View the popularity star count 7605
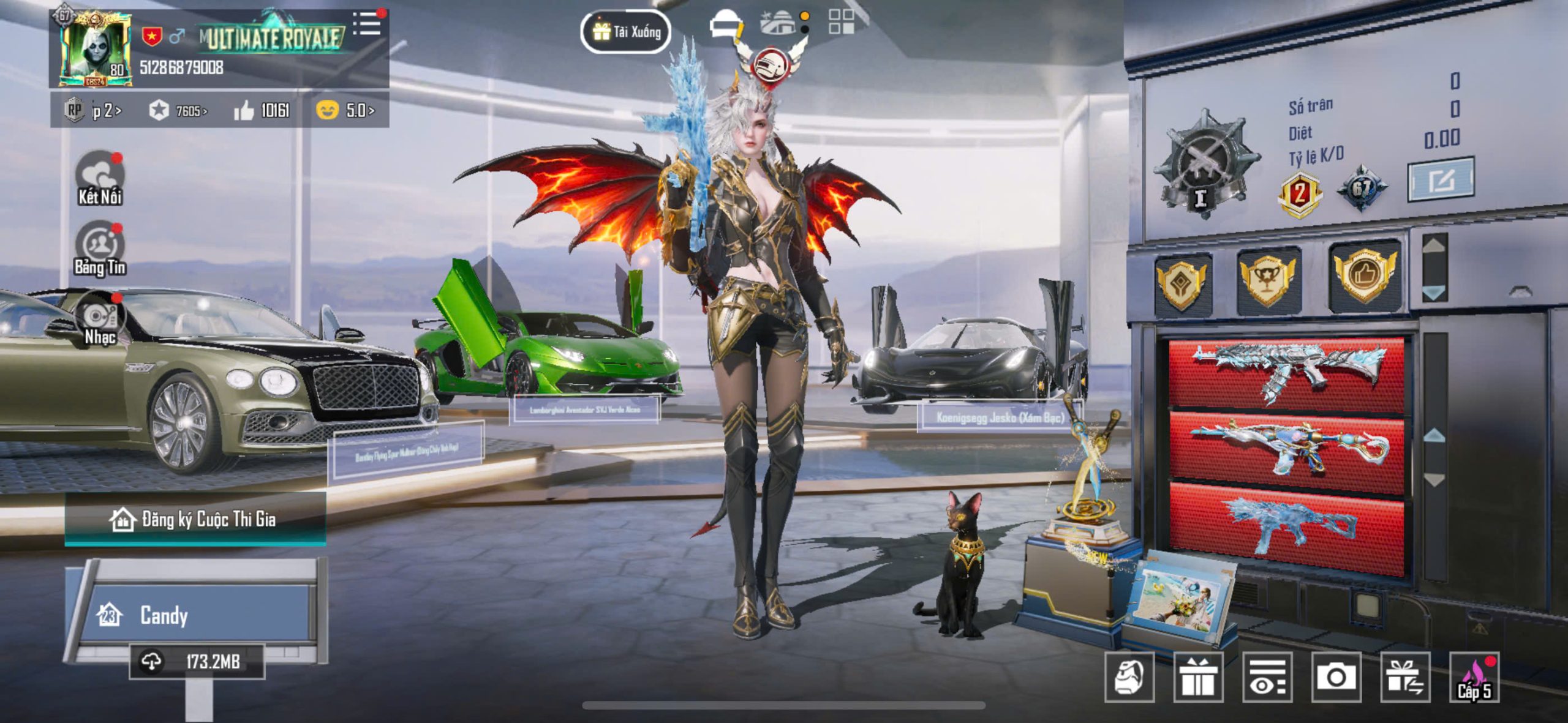The width and height of the screenshot is (1568, 723). 178,111
